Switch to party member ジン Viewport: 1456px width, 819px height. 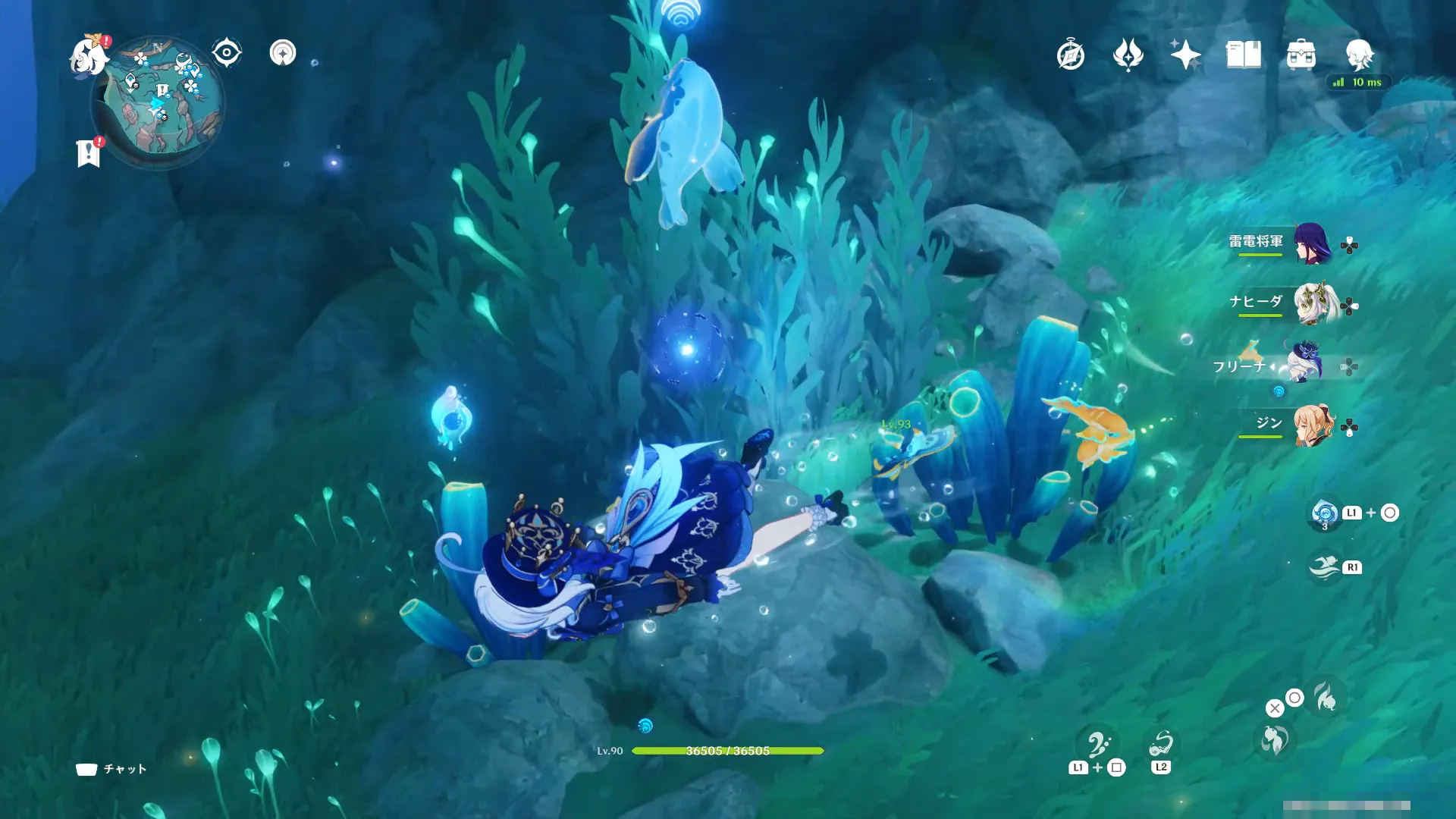point(1313,425)
